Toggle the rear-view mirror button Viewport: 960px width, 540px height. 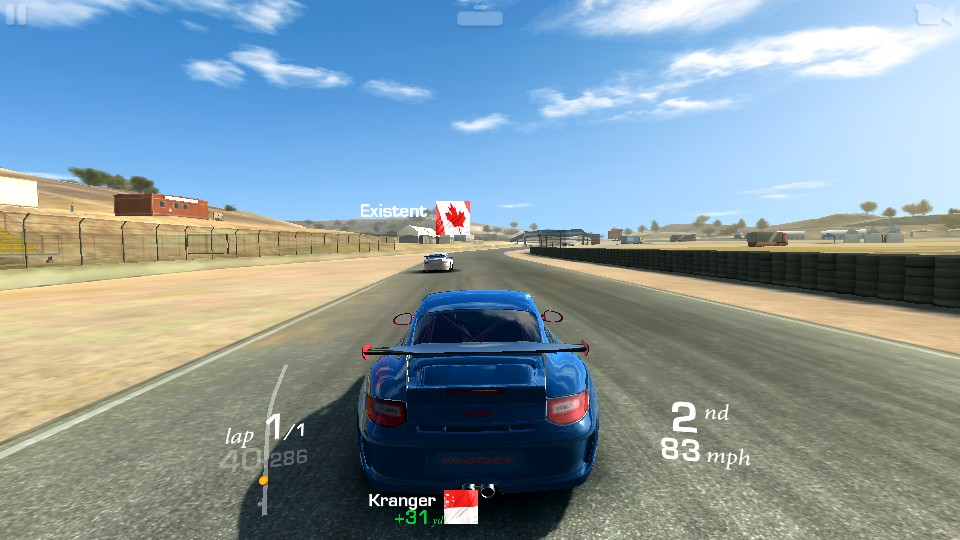(480, 17)
